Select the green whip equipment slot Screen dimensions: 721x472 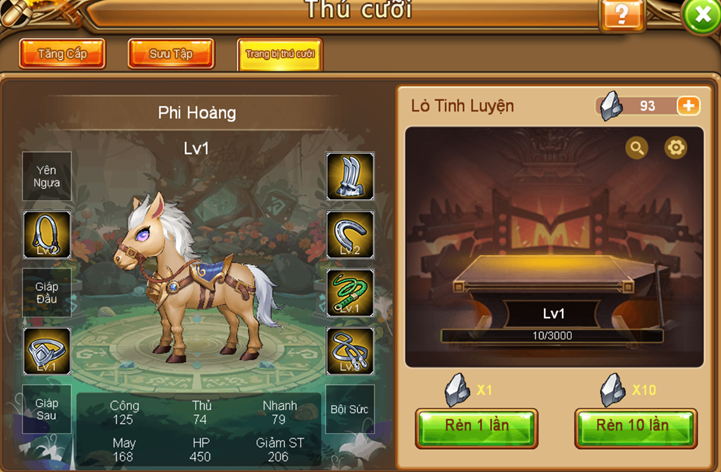coord(350,292)
